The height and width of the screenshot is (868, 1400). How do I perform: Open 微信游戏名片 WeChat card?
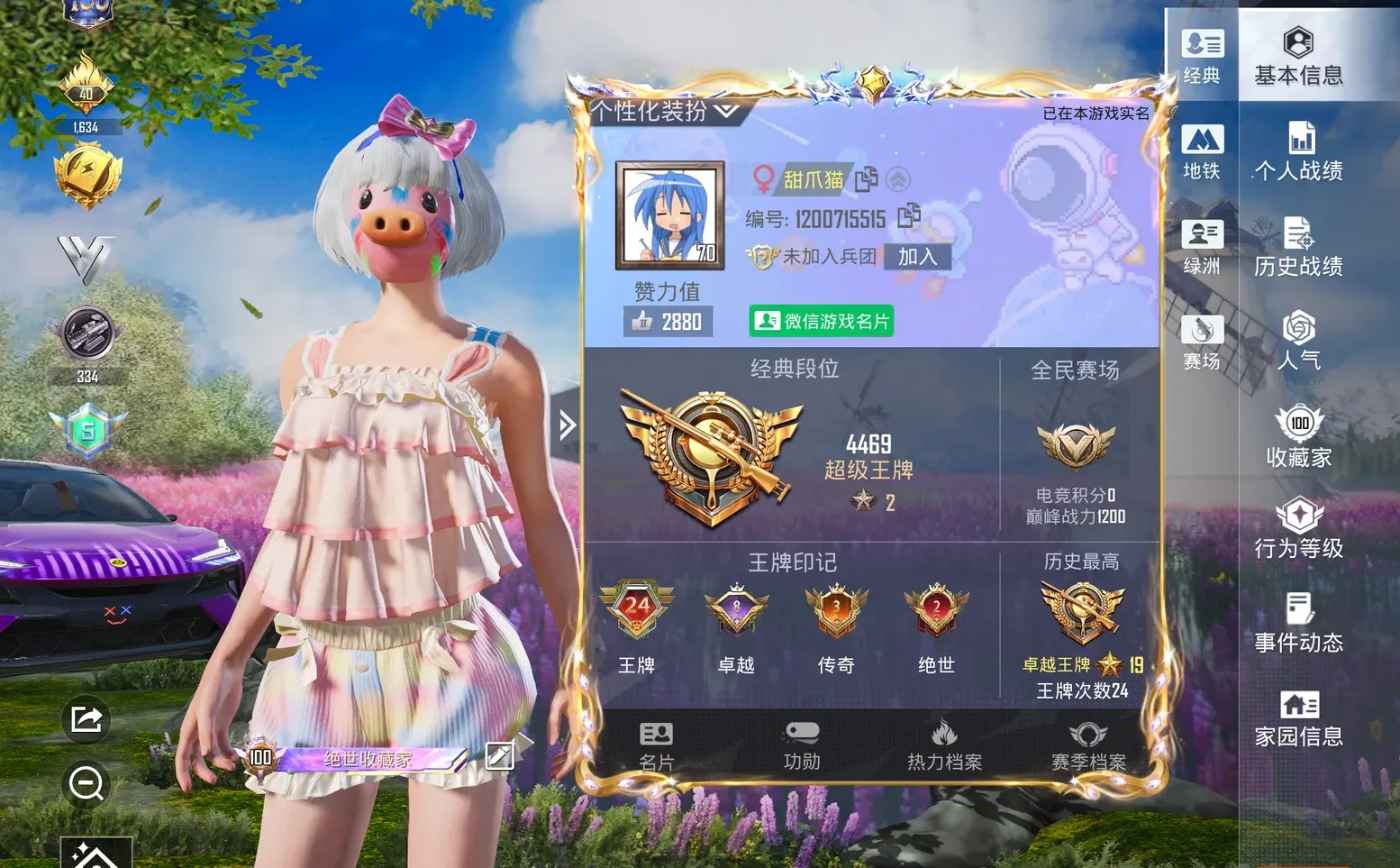pos(821,321)
